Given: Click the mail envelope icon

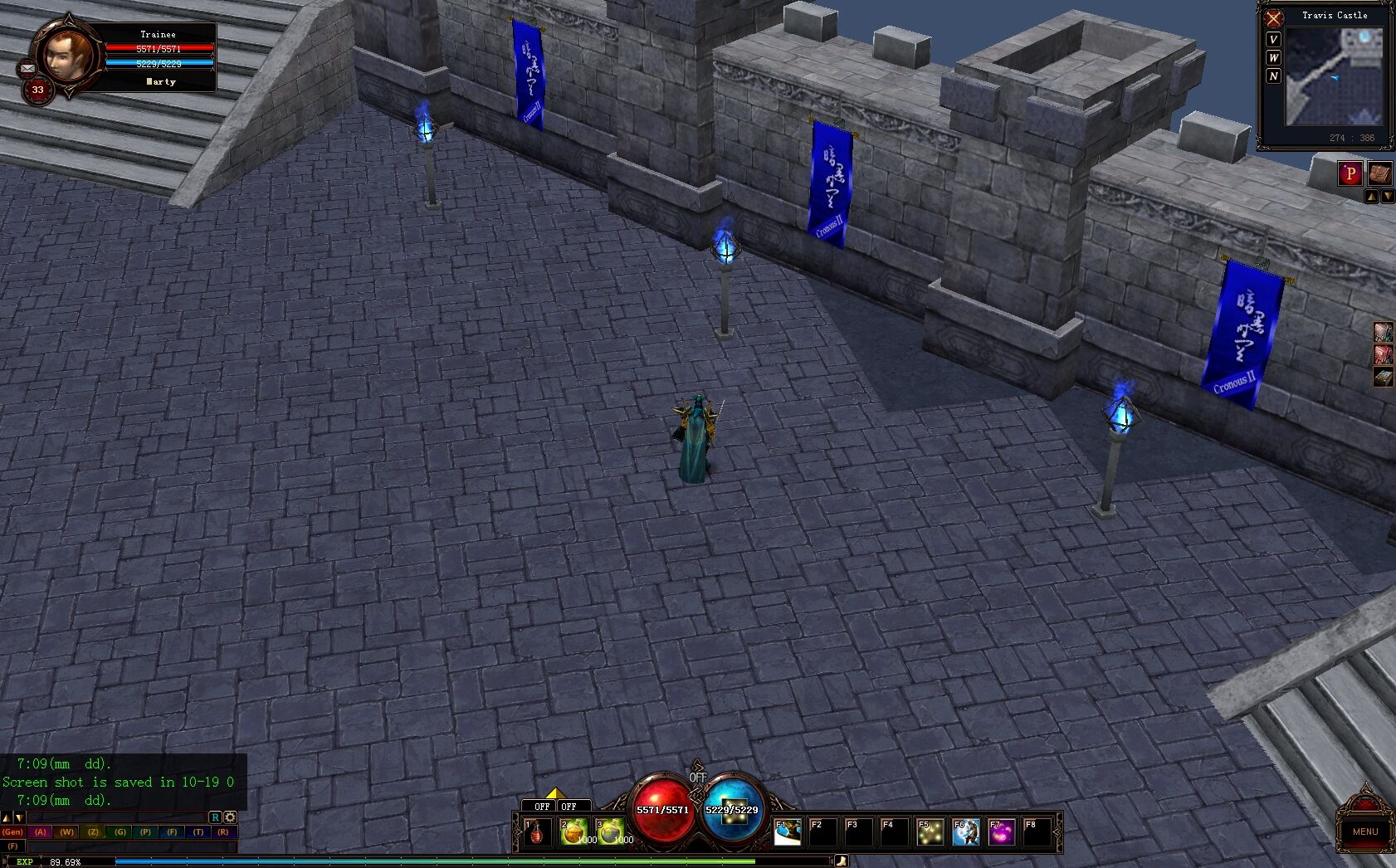Looking at the screenshot, I should coord(27,68).
